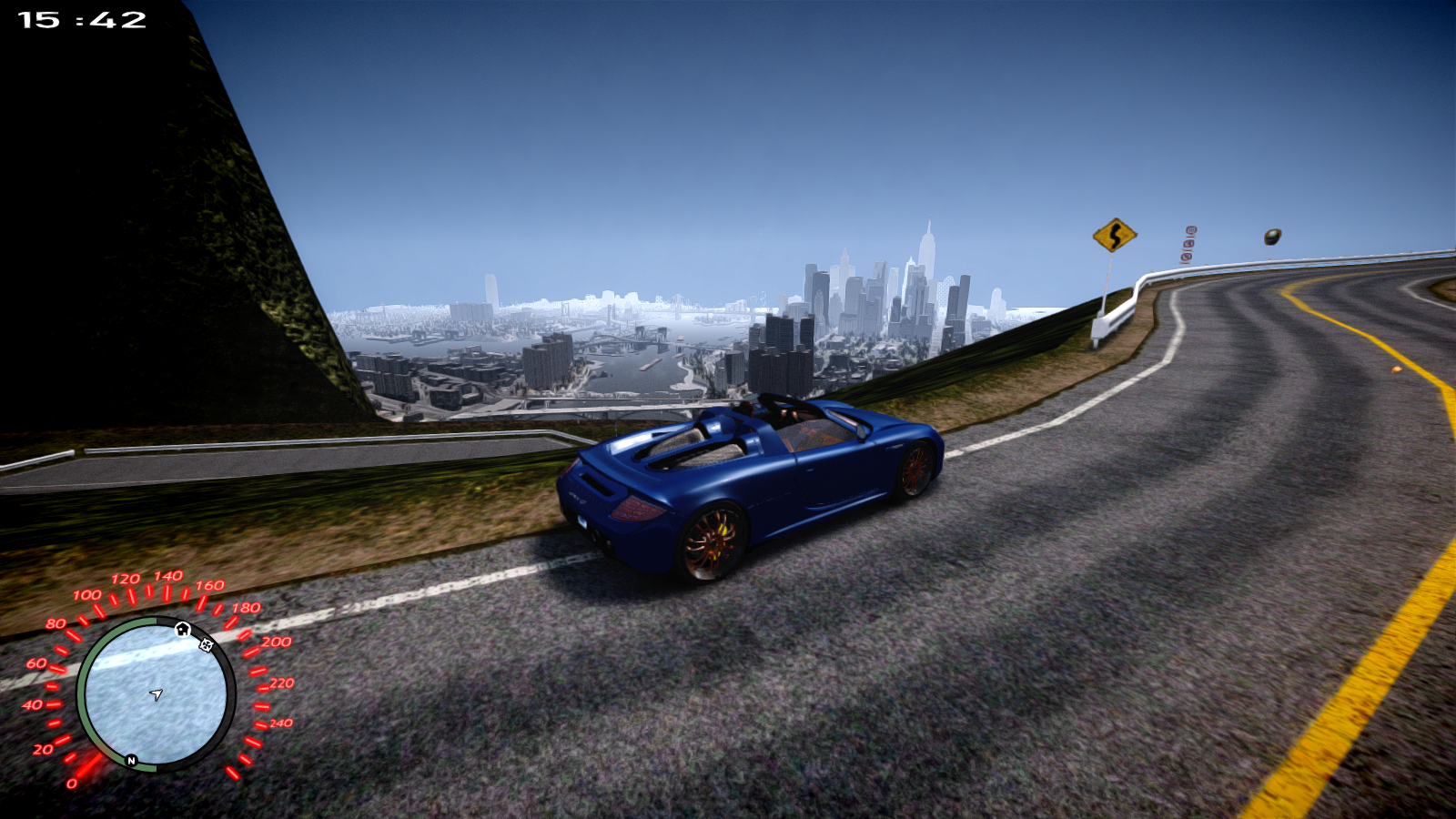This screenshot has height=819, width=1456.
Task: Click the N compass marker on the minimap
Action: [x=130, y=760]
